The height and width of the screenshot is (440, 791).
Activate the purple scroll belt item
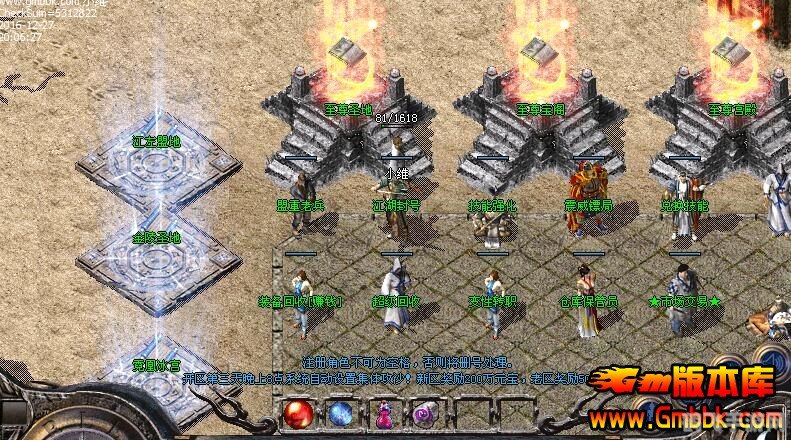pos(422,414)
